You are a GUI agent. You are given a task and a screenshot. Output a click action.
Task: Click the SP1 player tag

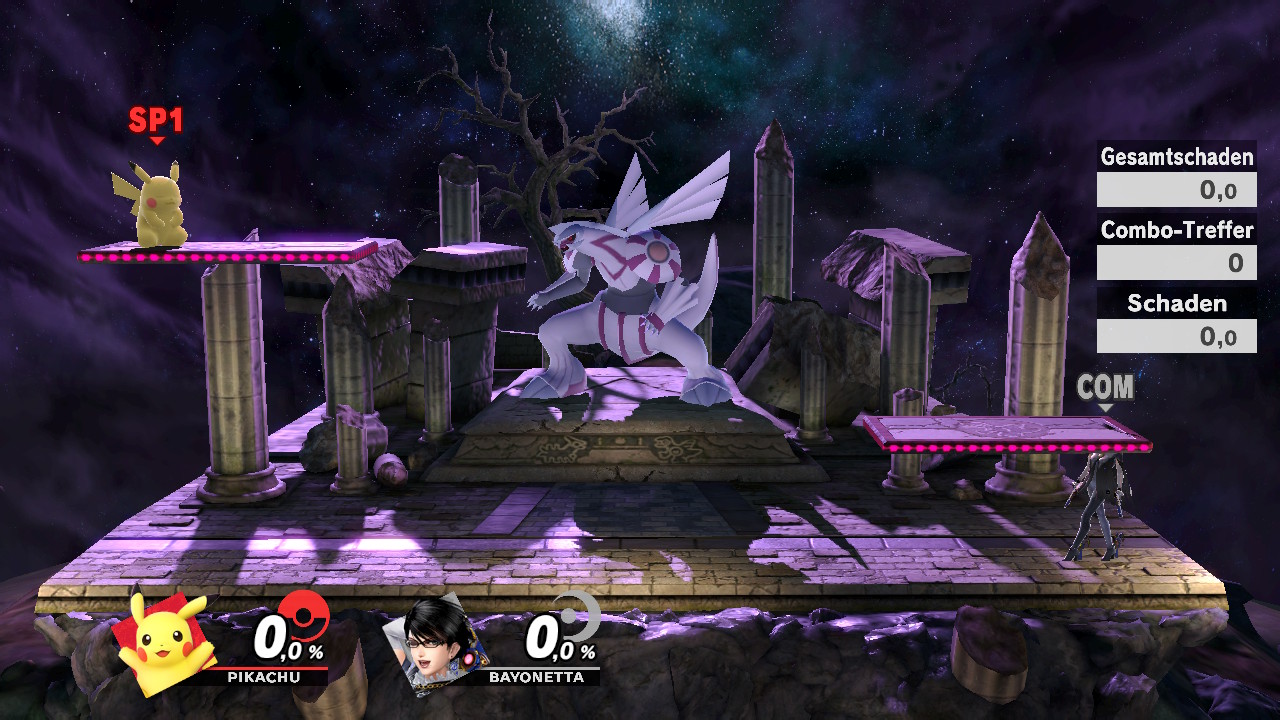tap(156, 122)
